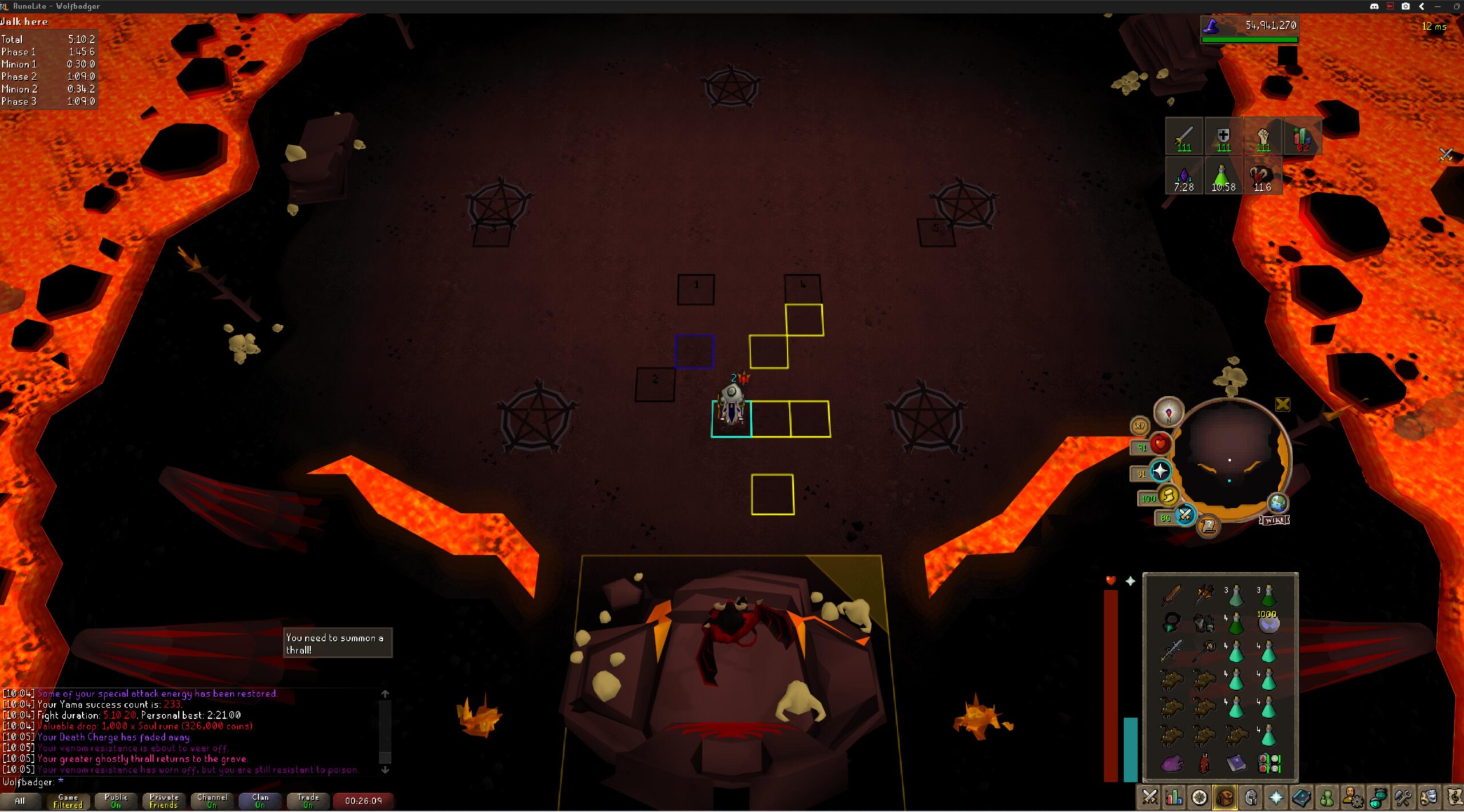Image resolution: width=1464 pixels, height=812 pixels.
Task: Click the rune pouch in inventory
Action: click(1269, 763)
